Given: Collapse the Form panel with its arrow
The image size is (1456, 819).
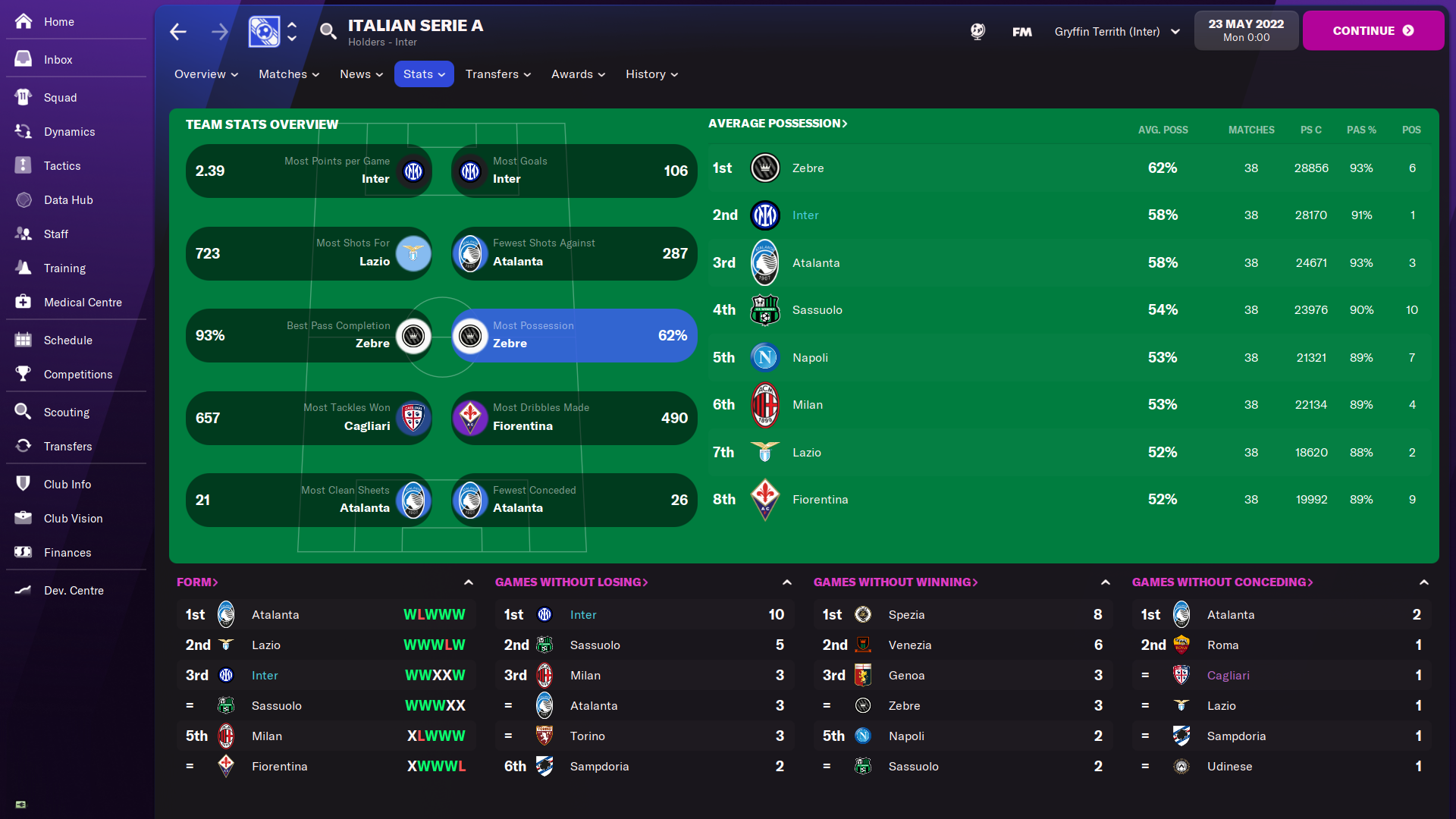Looking at the screenshot, I should [469, 582].
